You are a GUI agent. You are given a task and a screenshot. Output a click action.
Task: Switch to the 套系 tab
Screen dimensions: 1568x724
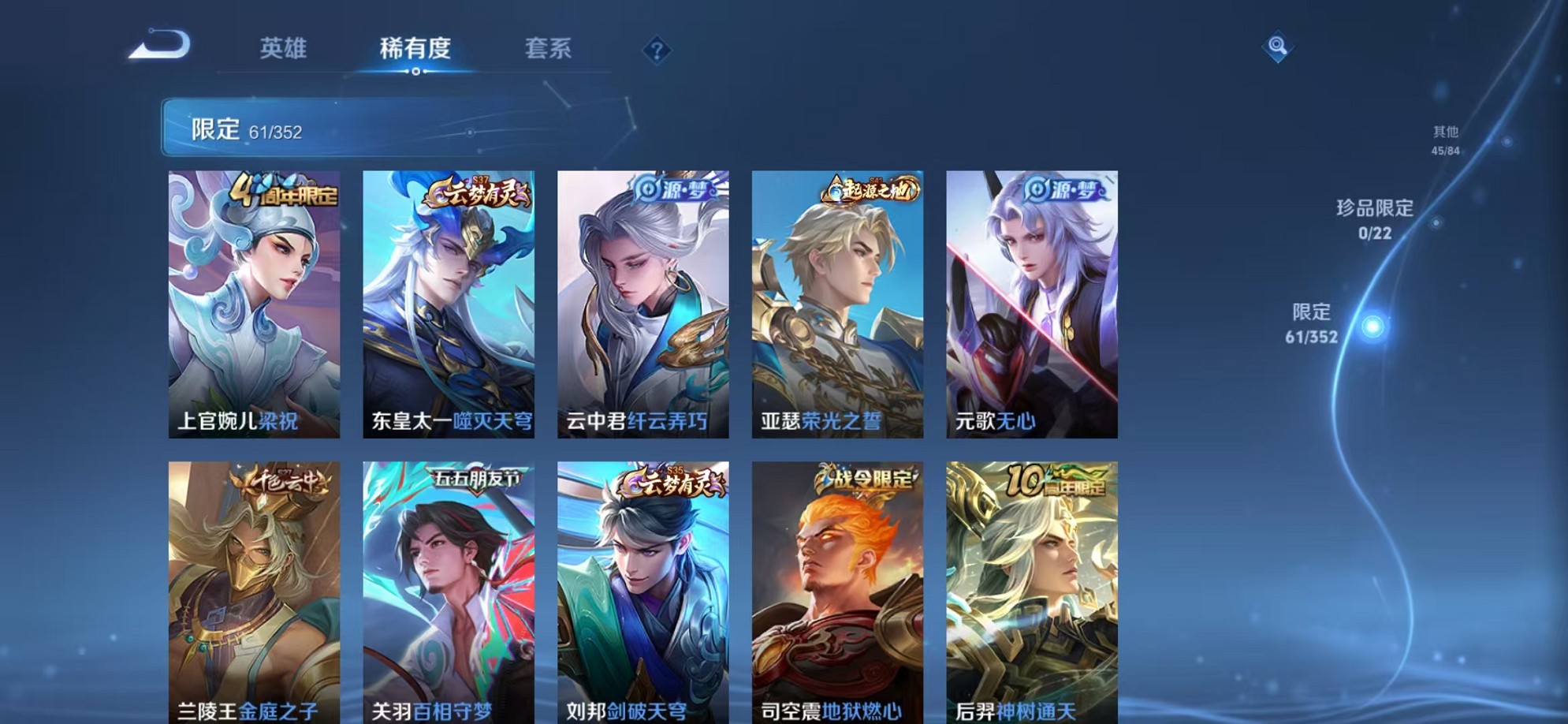tap(549, 49)
